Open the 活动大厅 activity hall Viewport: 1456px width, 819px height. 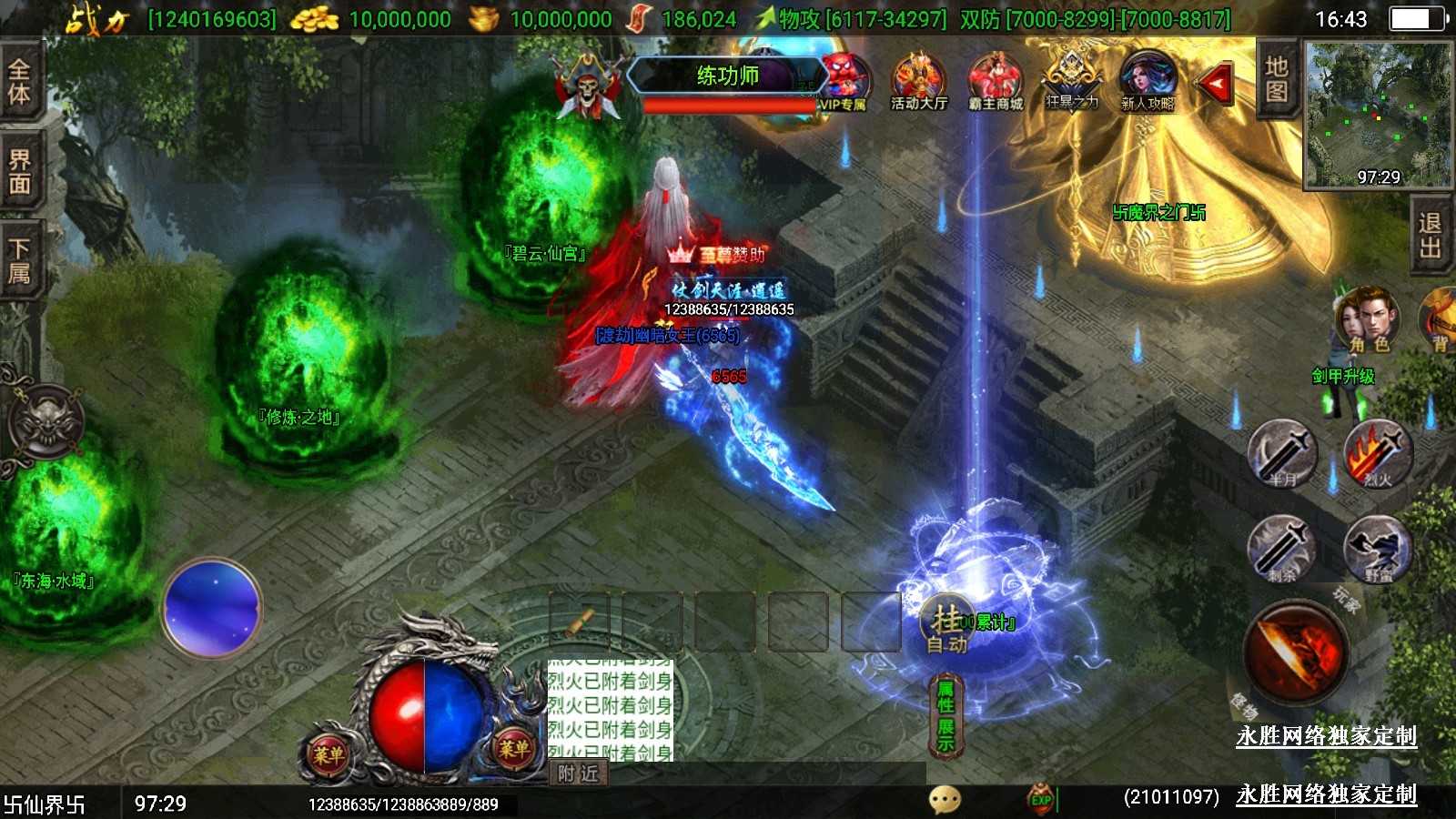click(918, 82)
